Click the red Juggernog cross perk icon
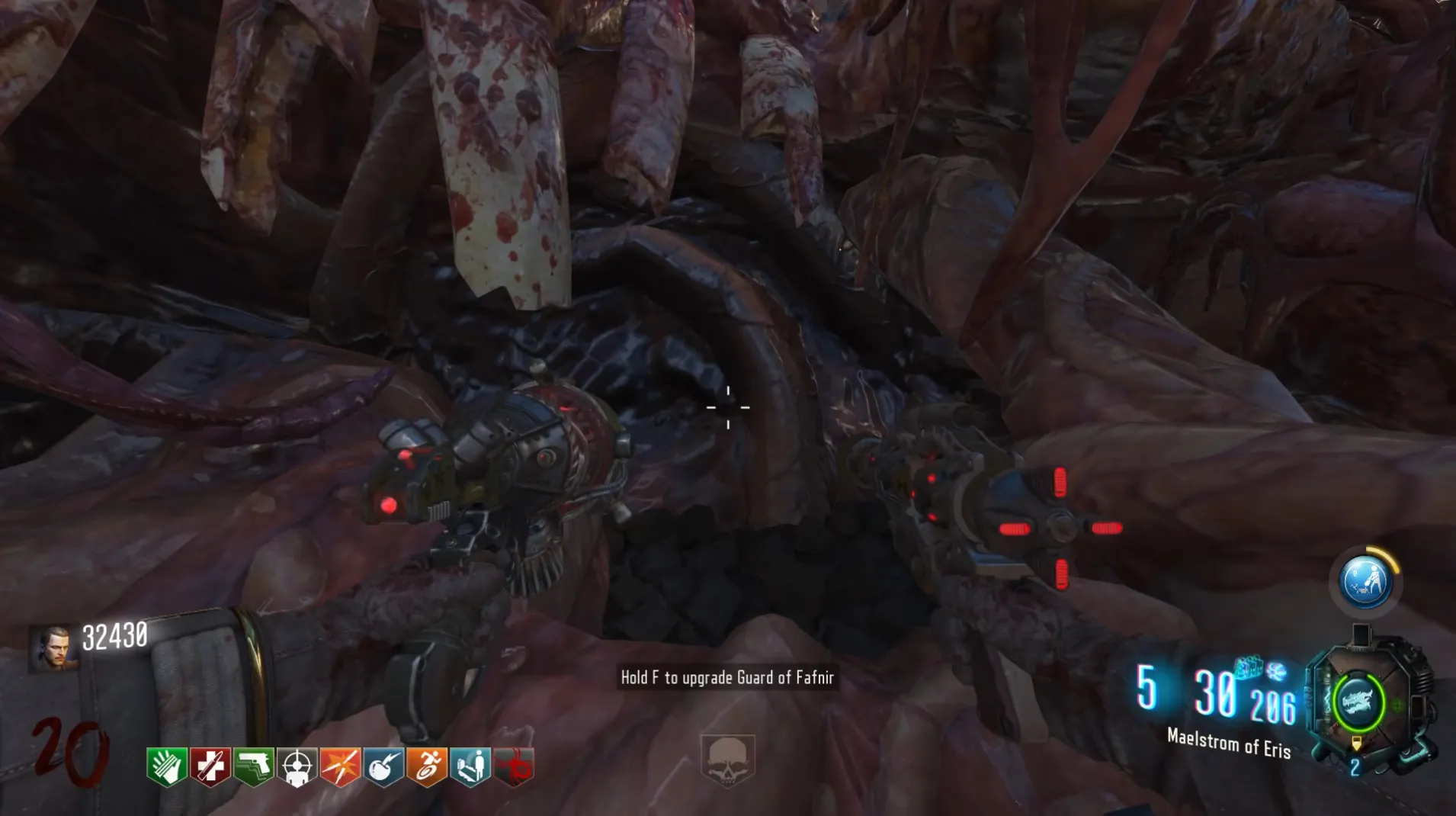 click(x=210, y=766)
